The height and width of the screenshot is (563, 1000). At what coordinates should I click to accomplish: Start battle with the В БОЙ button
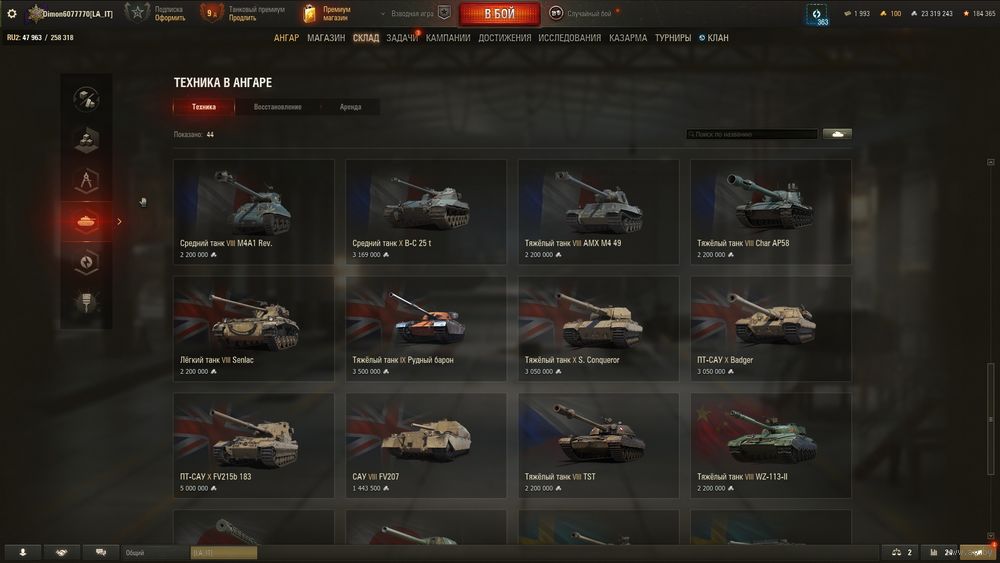coord(499,14)
